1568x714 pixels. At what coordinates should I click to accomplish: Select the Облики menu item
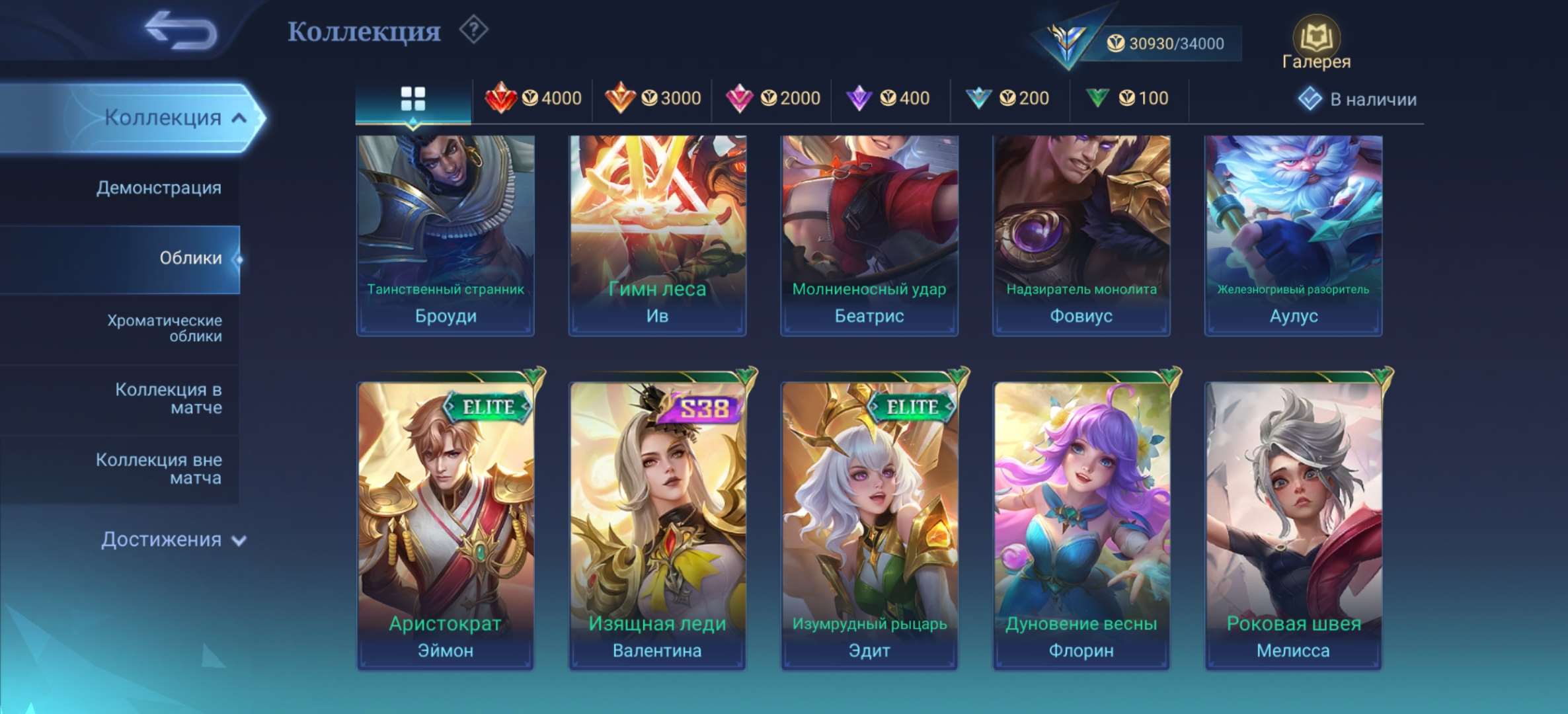(192, 259)
